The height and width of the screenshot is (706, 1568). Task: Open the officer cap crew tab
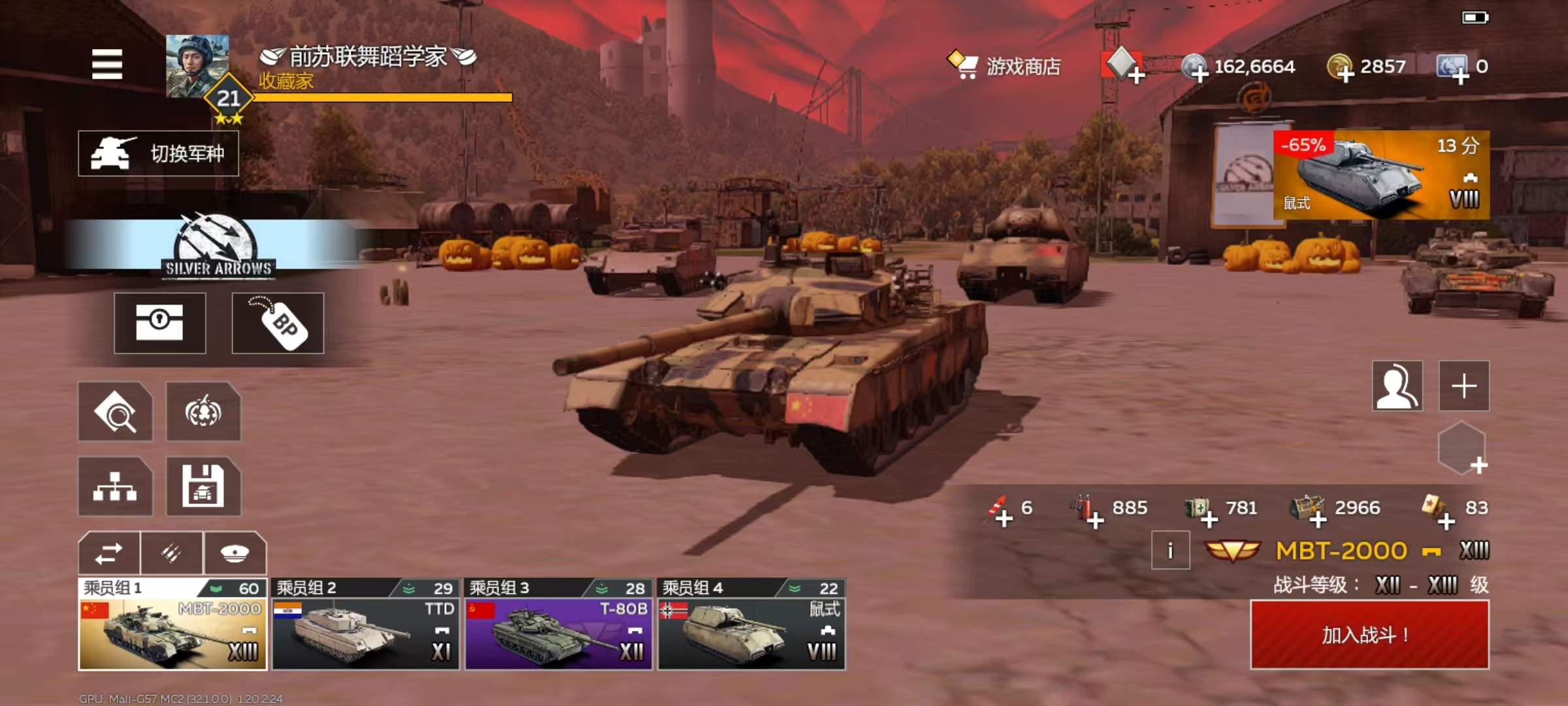(235, 554)
